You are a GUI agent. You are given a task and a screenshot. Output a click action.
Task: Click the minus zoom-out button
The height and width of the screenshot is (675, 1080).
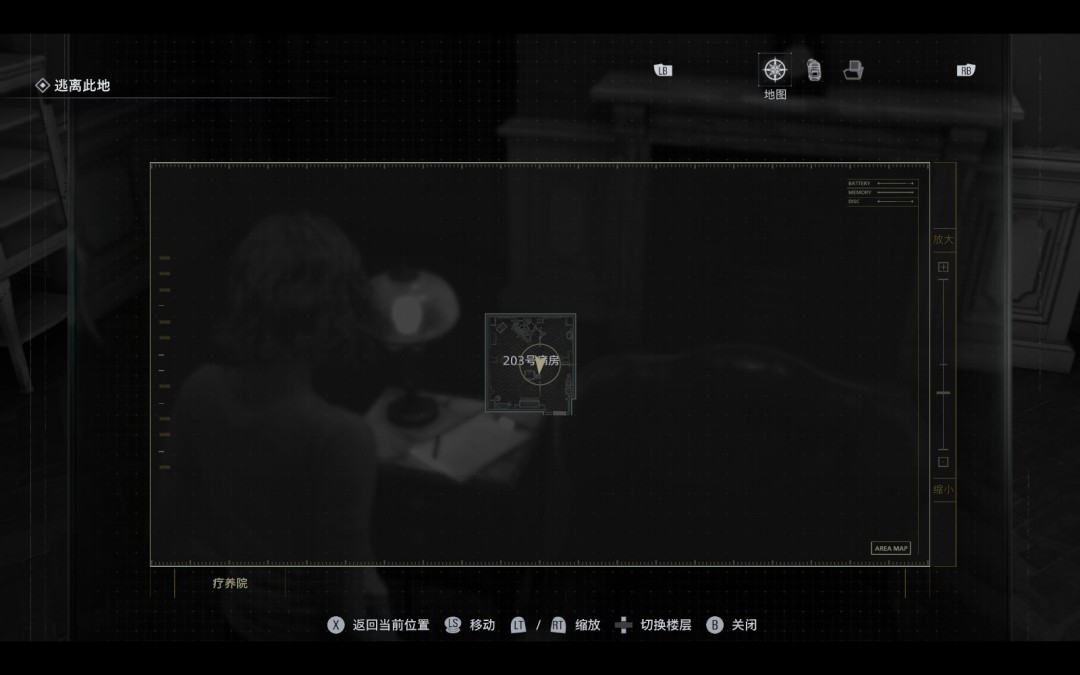[943, 462]
